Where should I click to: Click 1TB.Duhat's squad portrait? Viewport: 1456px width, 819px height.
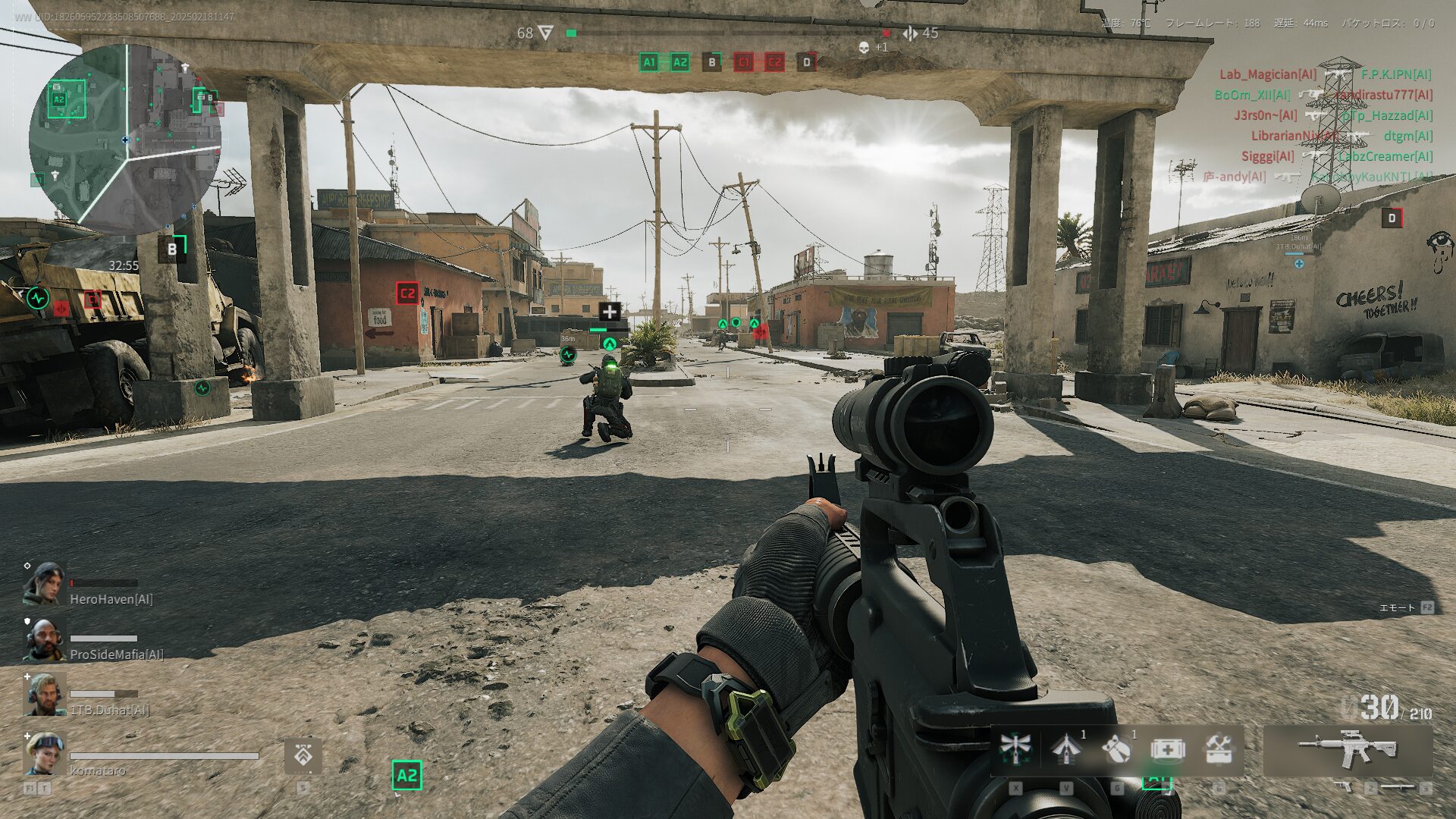[x=43, y=695]
